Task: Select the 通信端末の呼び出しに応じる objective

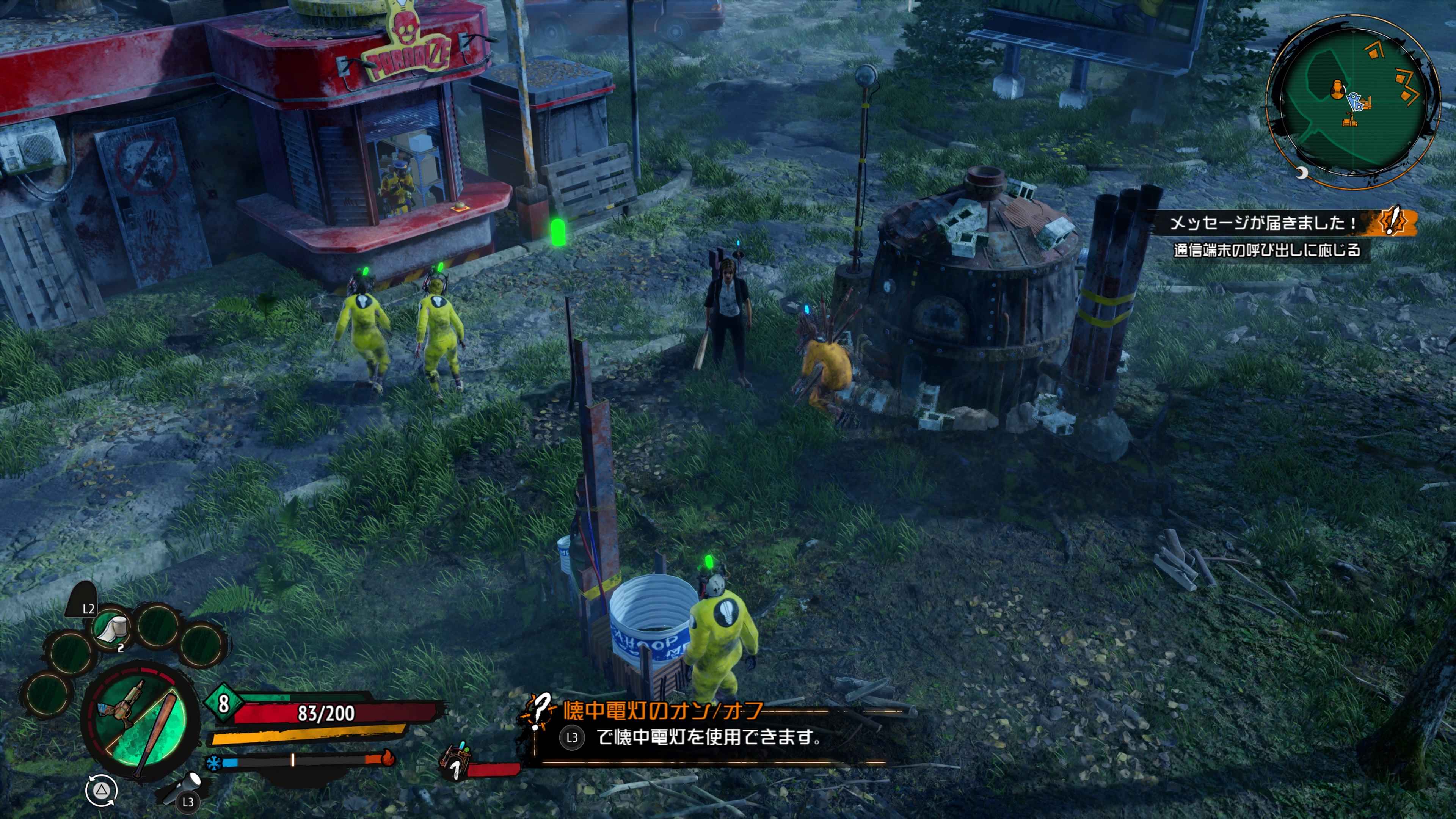Action: coord(1267,250)
